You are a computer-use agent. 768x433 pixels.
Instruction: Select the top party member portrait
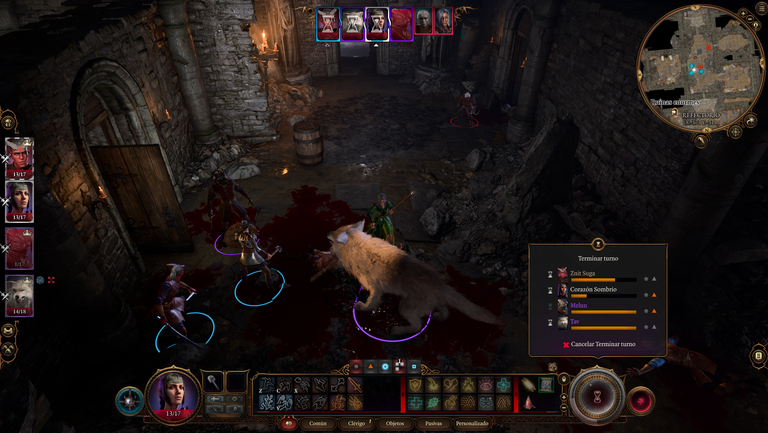click(19, 155)
